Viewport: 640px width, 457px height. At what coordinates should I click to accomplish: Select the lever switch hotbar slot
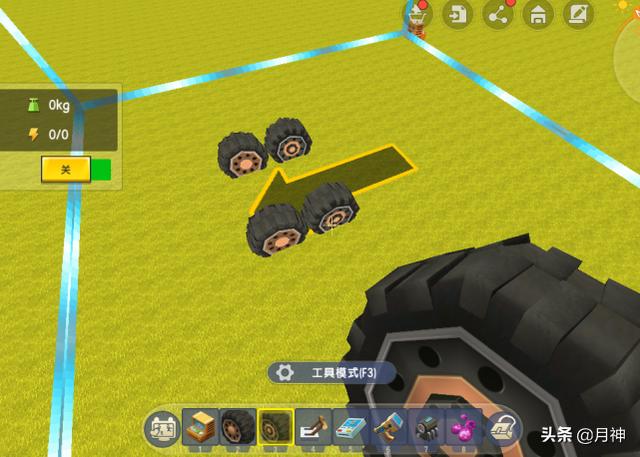[313, 427]
